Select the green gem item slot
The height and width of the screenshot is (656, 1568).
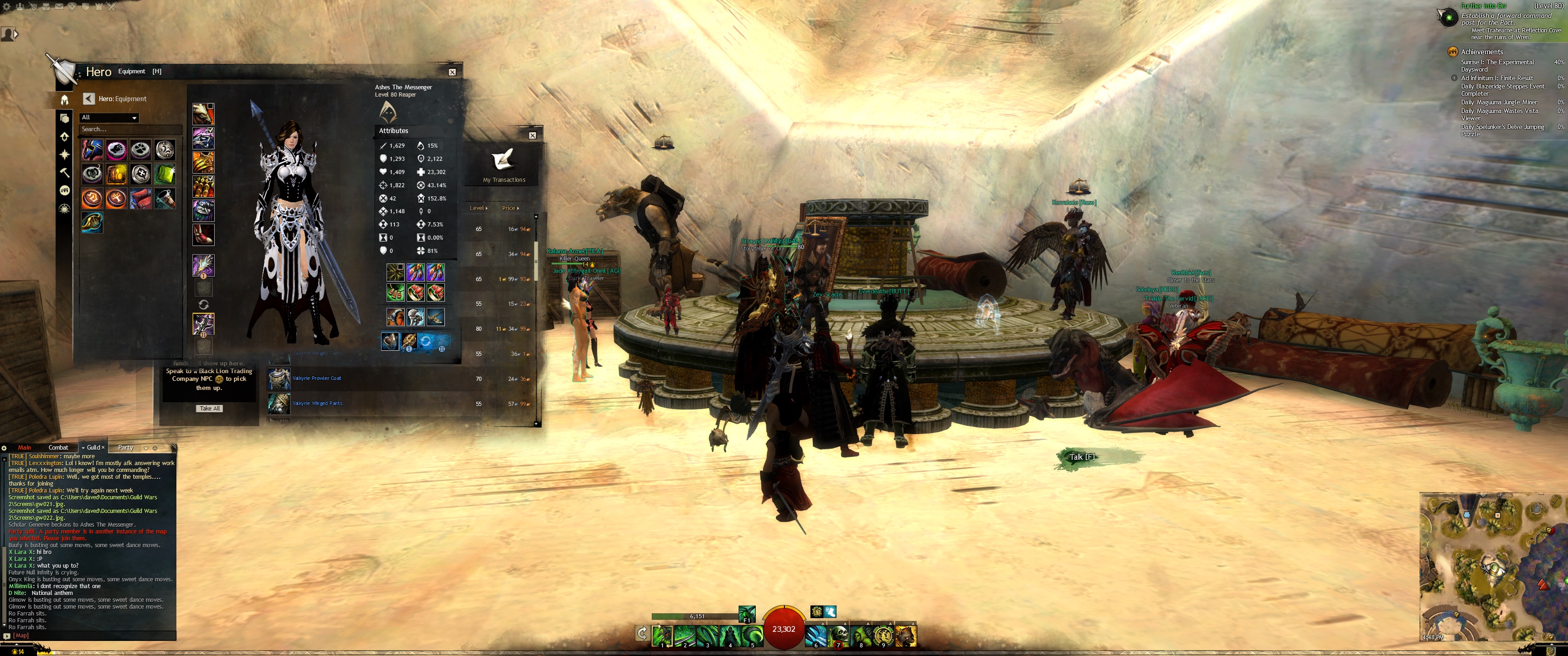coord(165,174)
